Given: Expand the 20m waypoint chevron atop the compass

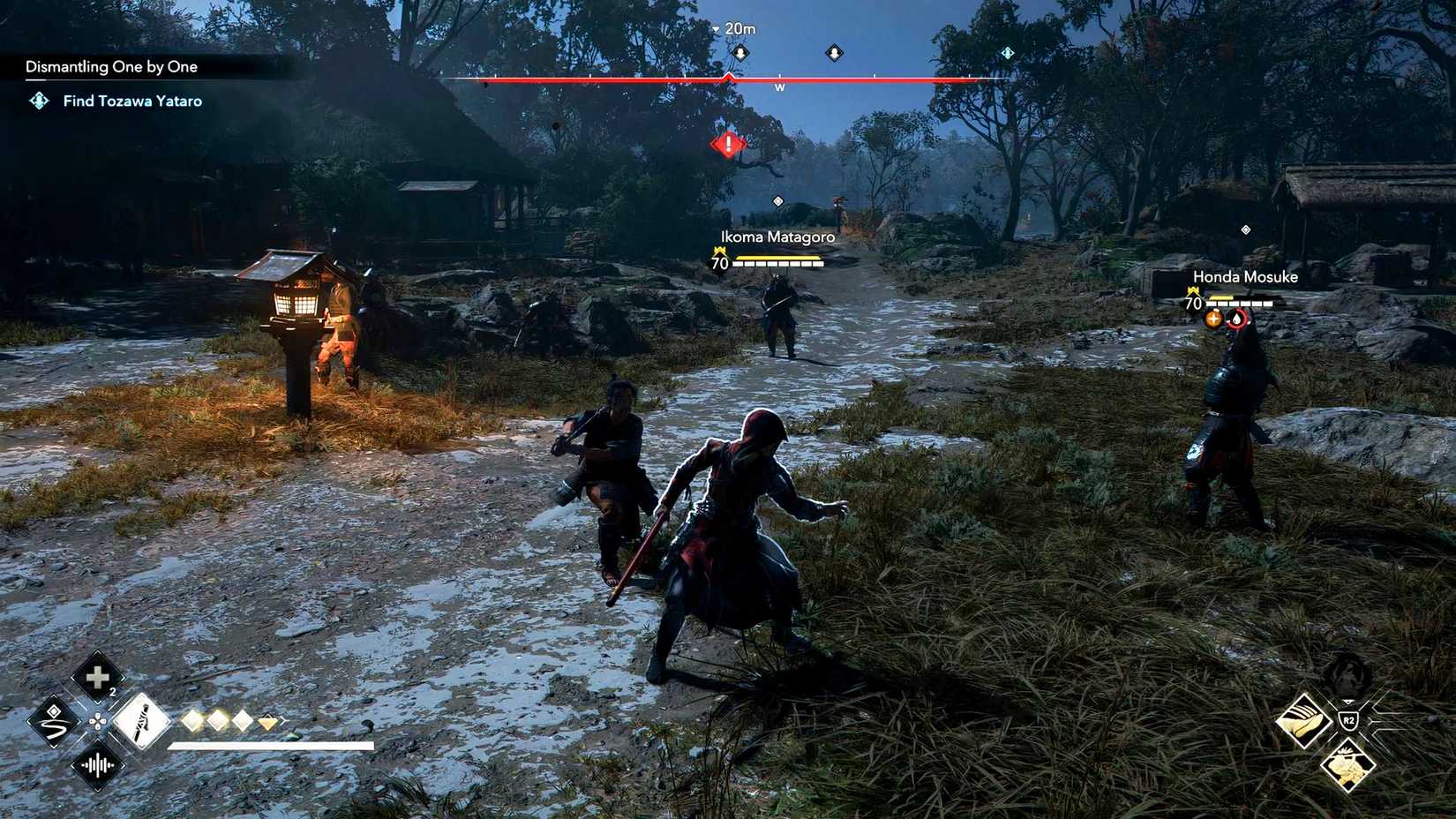Looking at the screenshot, I should [x=714, y=27].
